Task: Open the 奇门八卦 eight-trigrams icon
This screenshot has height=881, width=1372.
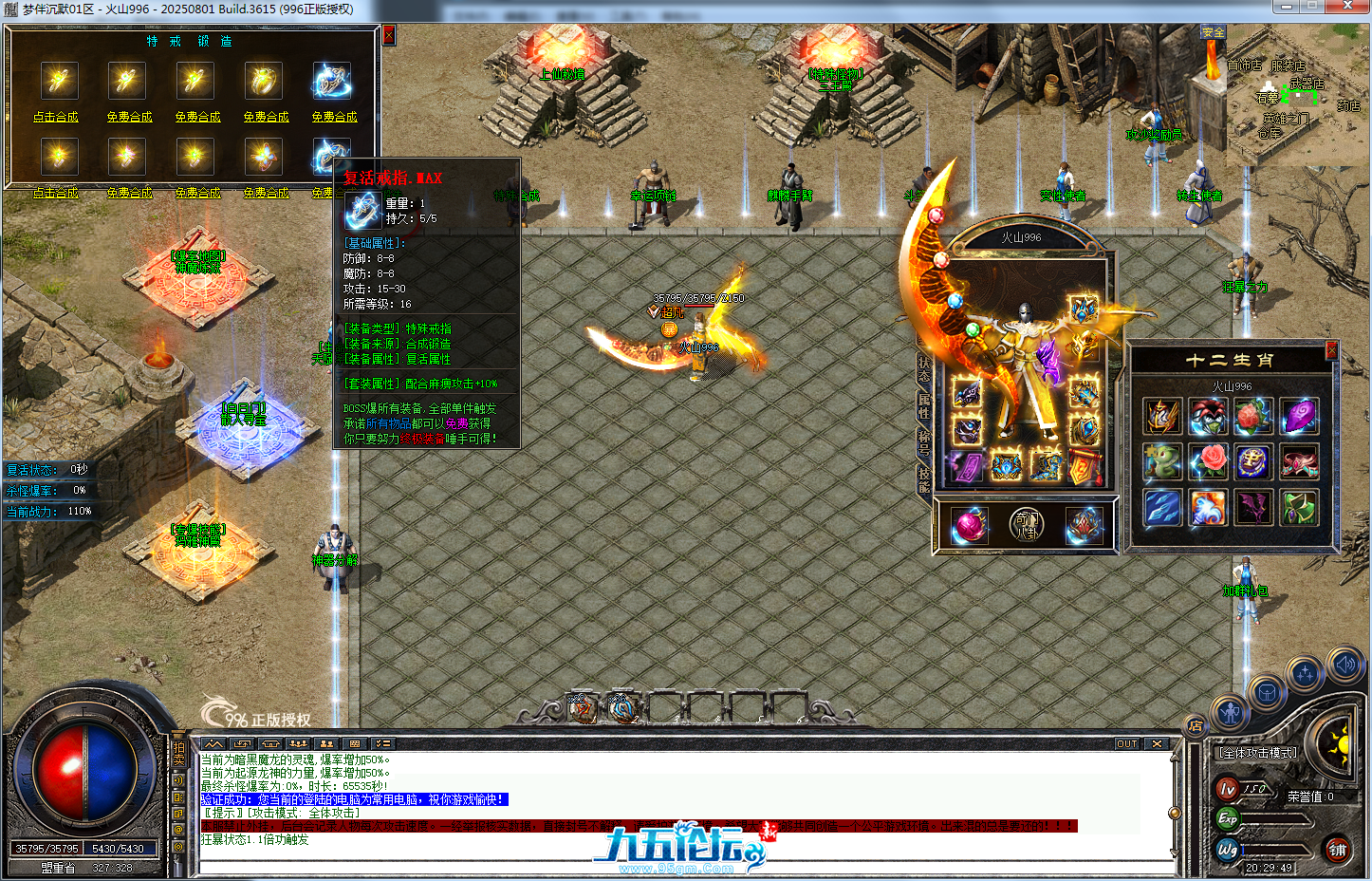Action: tap(1028, 526)
